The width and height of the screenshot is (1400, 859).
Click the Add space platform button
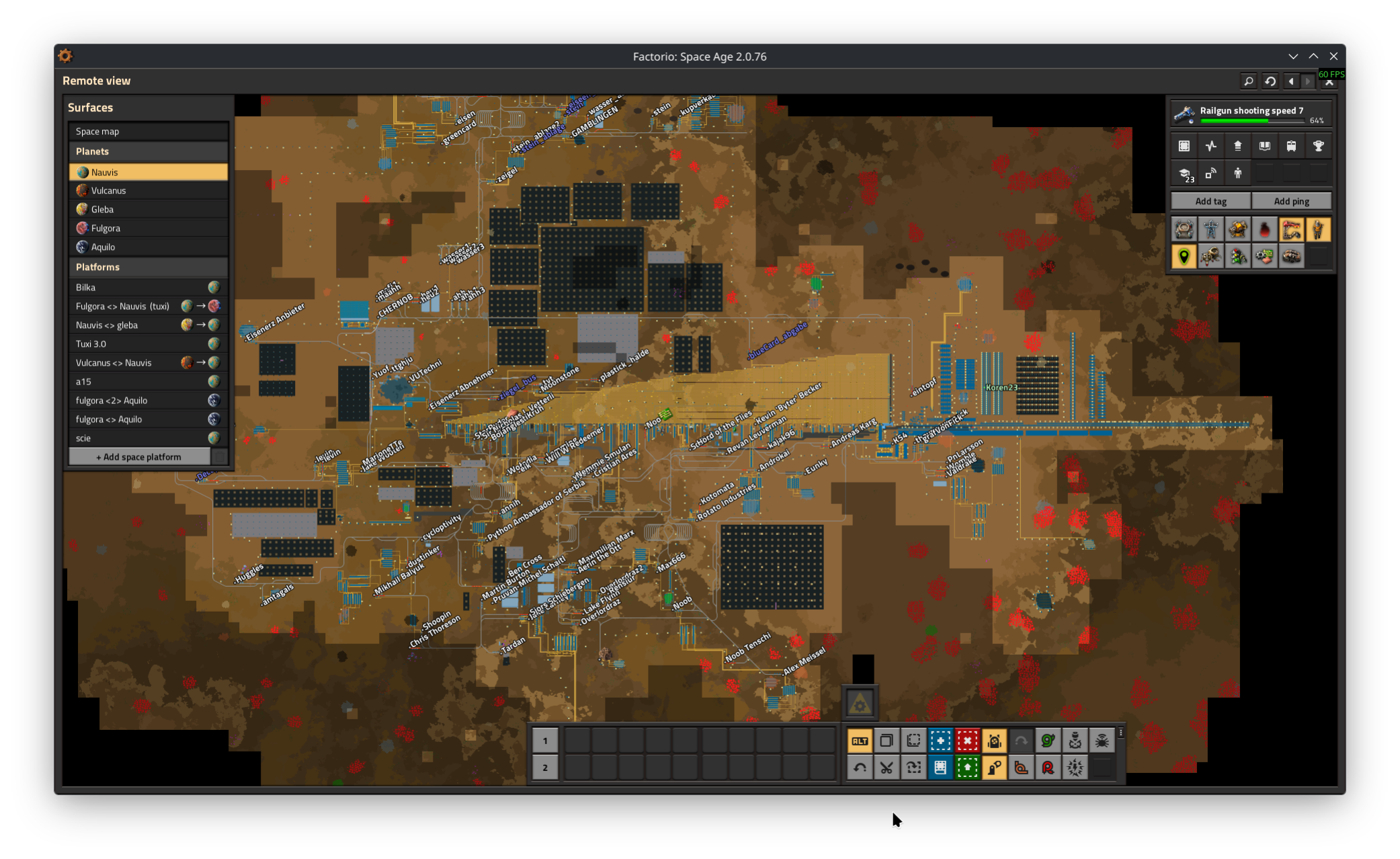tap(139, 457)
